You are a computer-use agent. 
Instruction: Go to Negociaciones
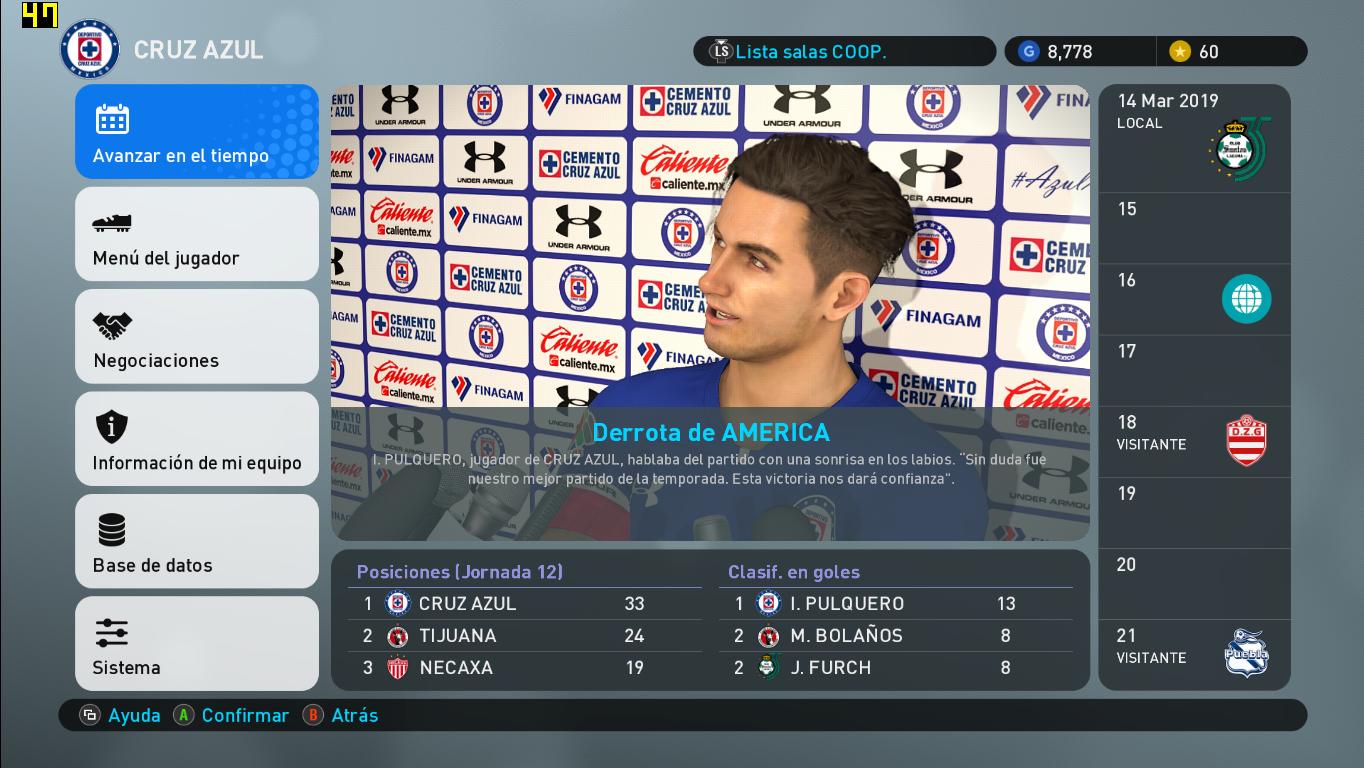click(197, 337)
